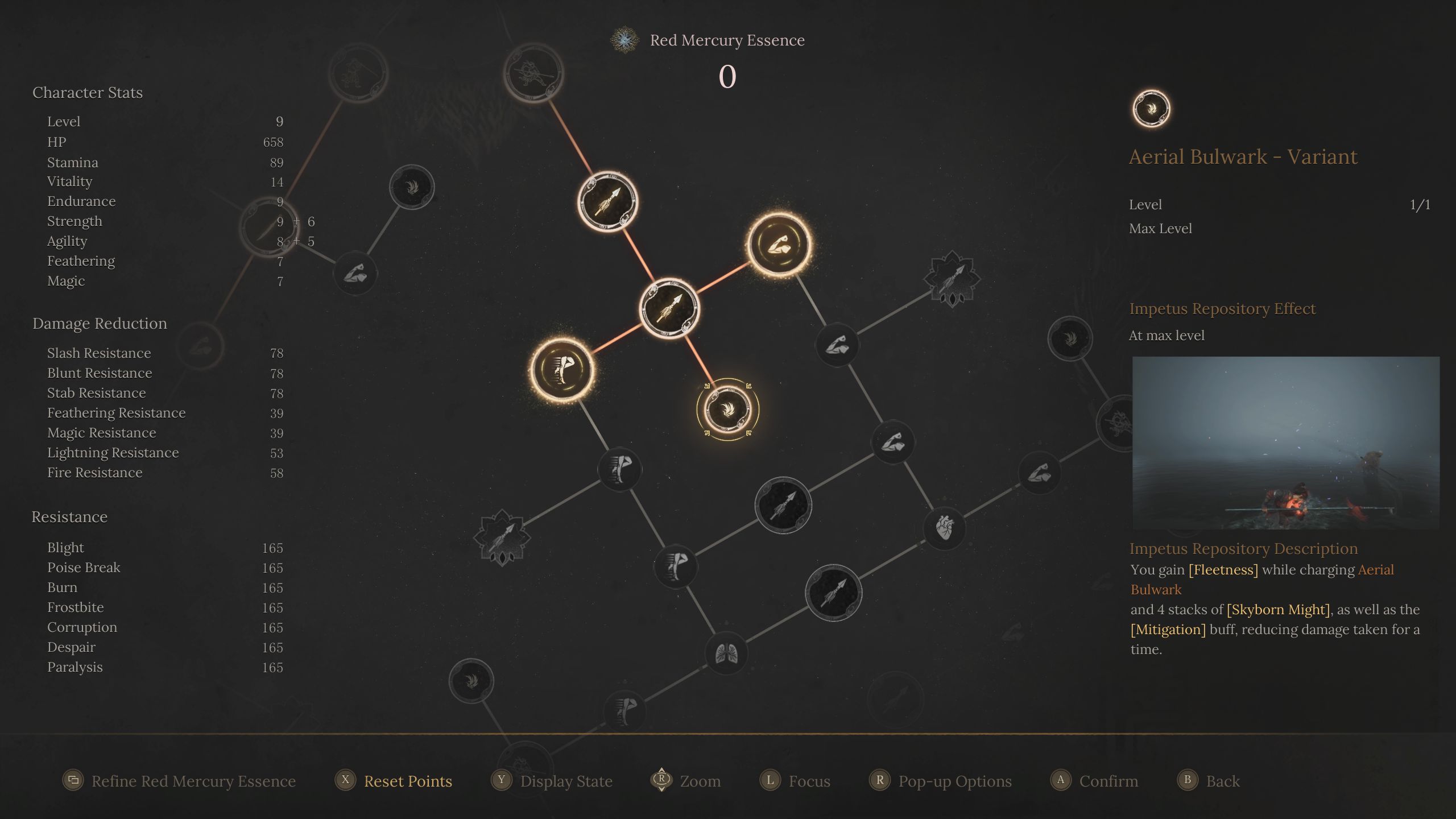
Task: Pick the glowing flexed-arm node
Action: tap(779, 245)
